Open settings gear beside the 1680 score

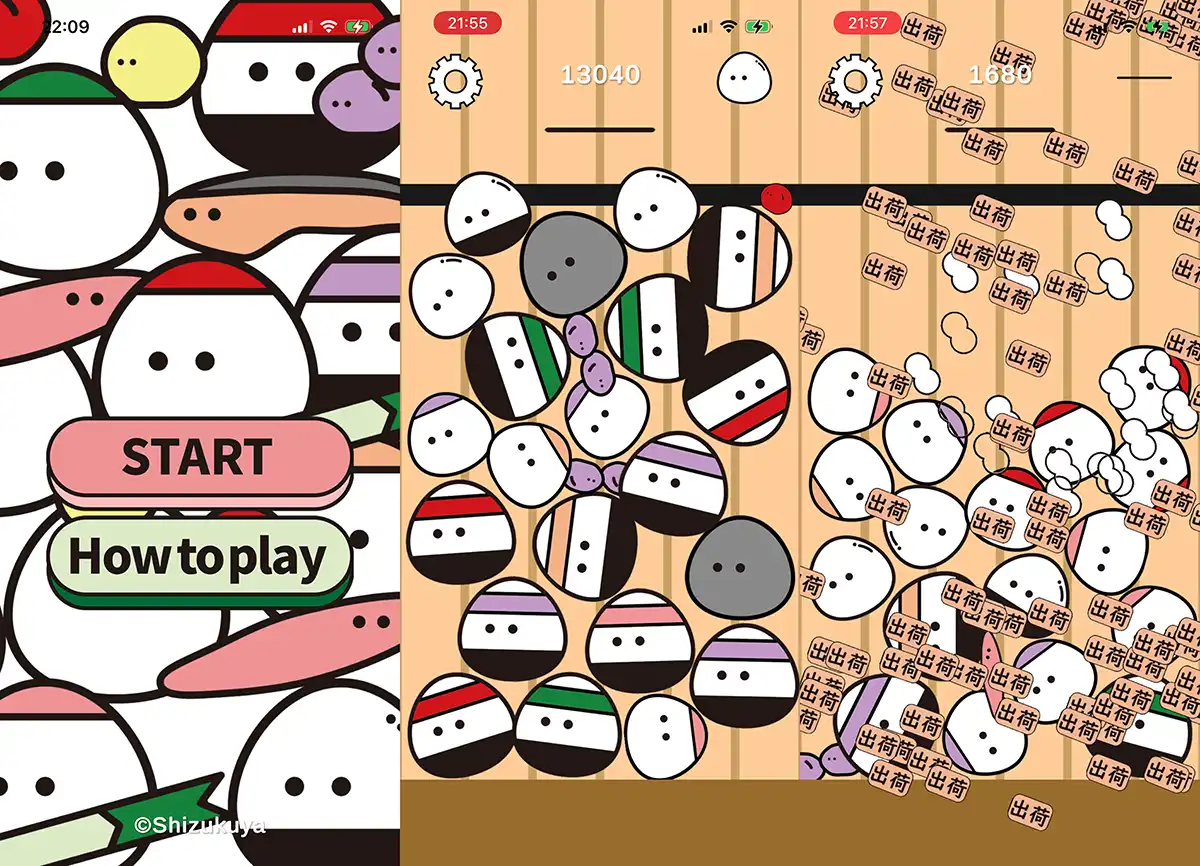coord(857,77)
